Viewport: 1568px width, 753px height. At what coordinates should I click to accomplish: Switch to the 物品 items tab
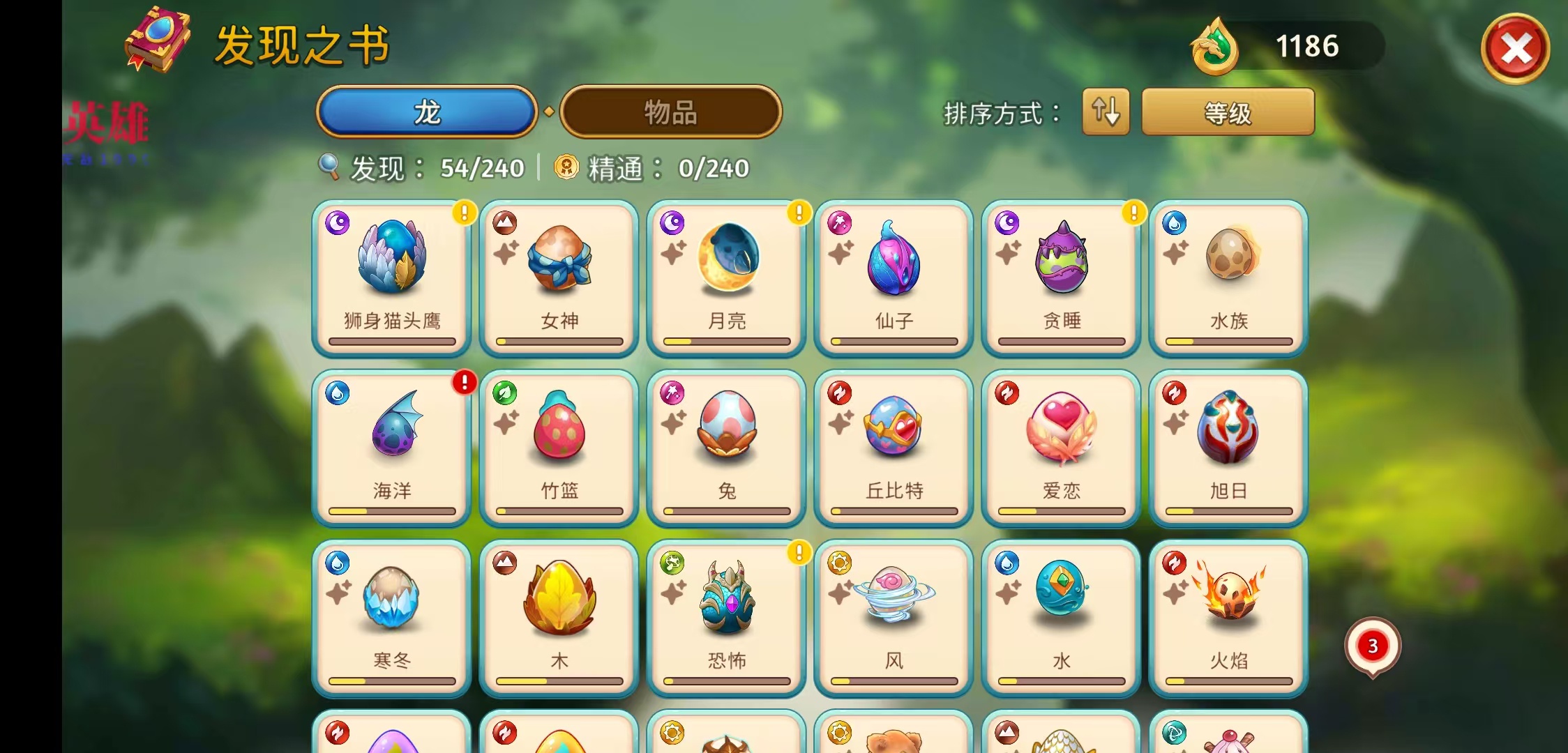670,112
